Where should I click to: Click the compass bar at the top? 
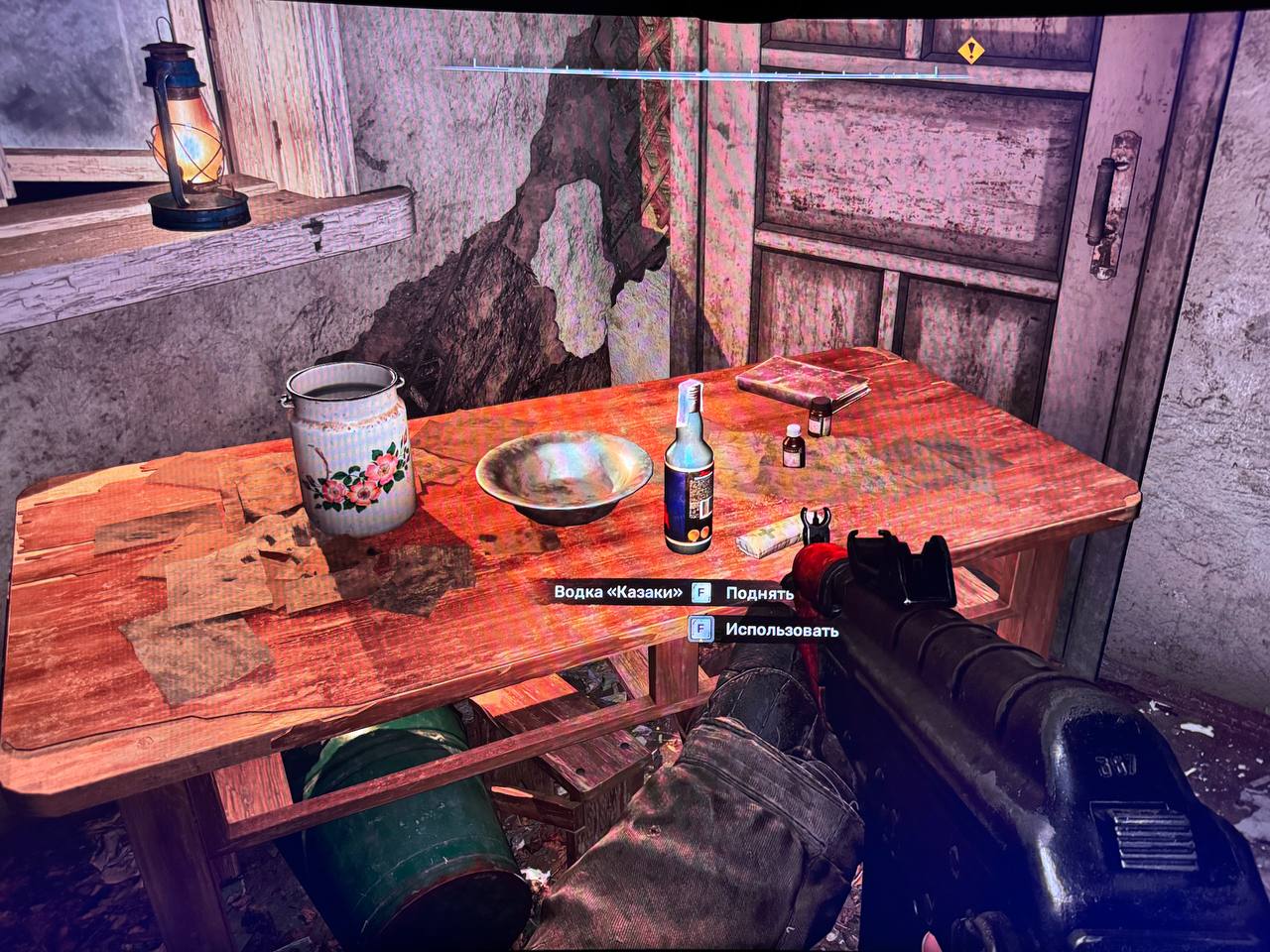(x=704, y=71)
